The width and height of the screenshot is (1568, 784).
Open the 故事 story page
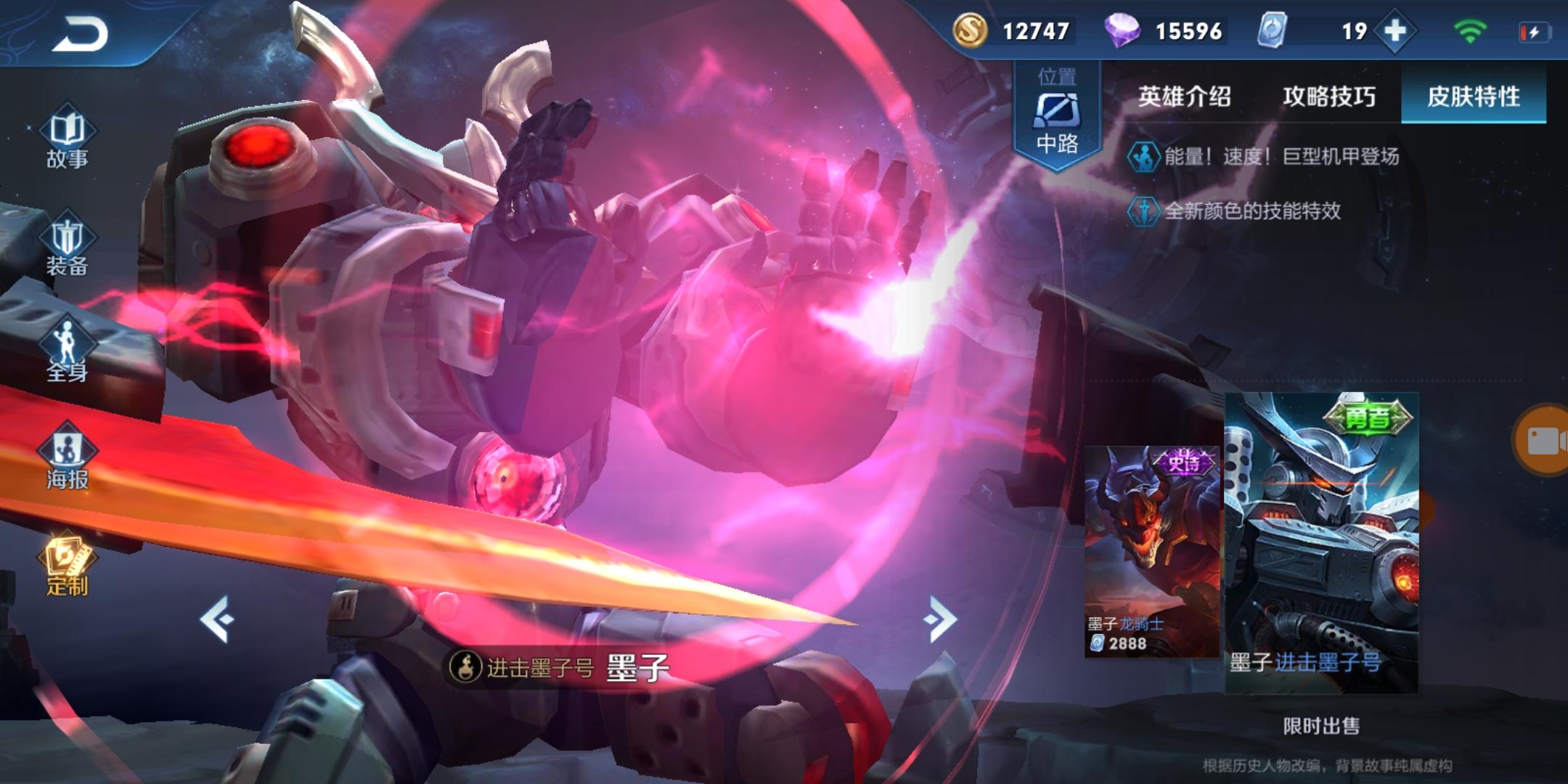click(x=67, y=138)
